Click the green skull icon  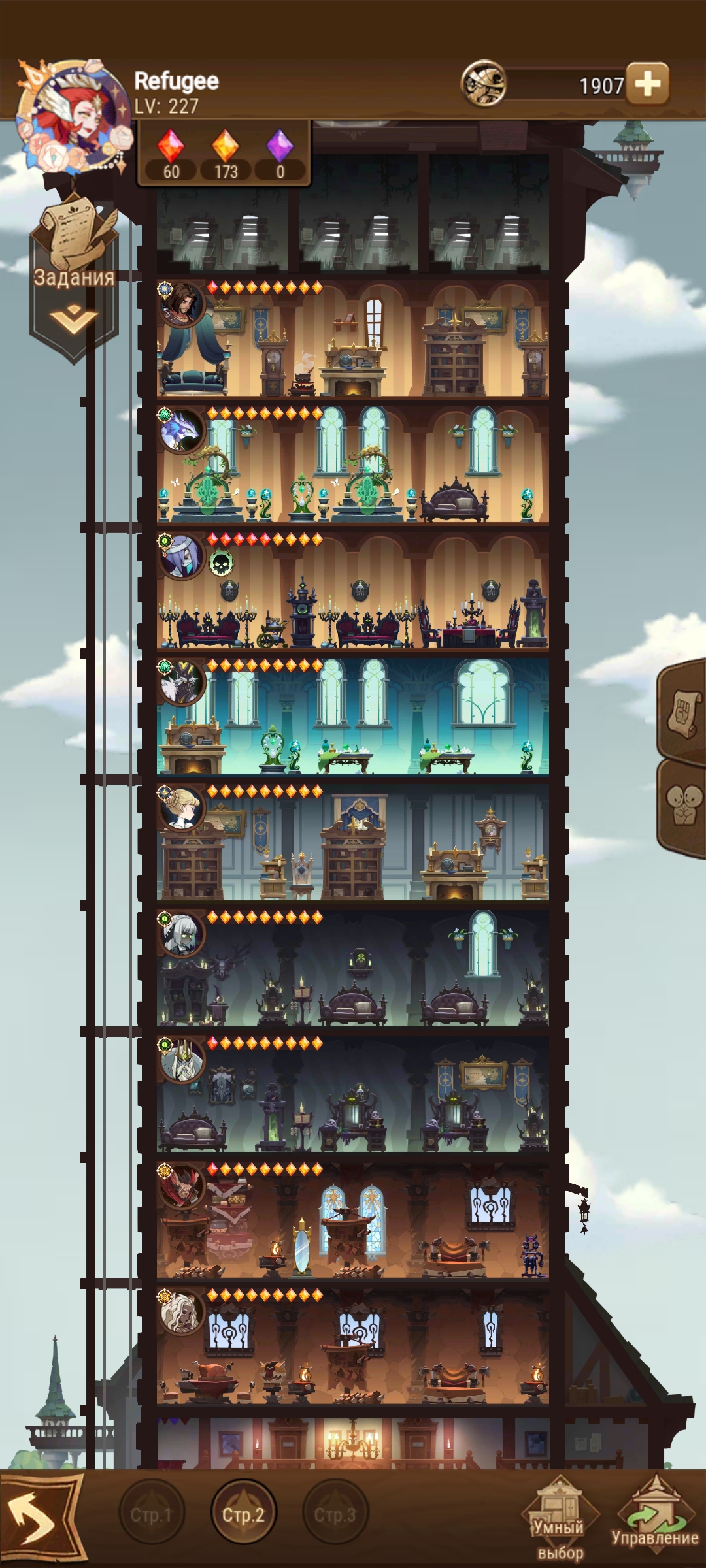[x=221, y=563]
